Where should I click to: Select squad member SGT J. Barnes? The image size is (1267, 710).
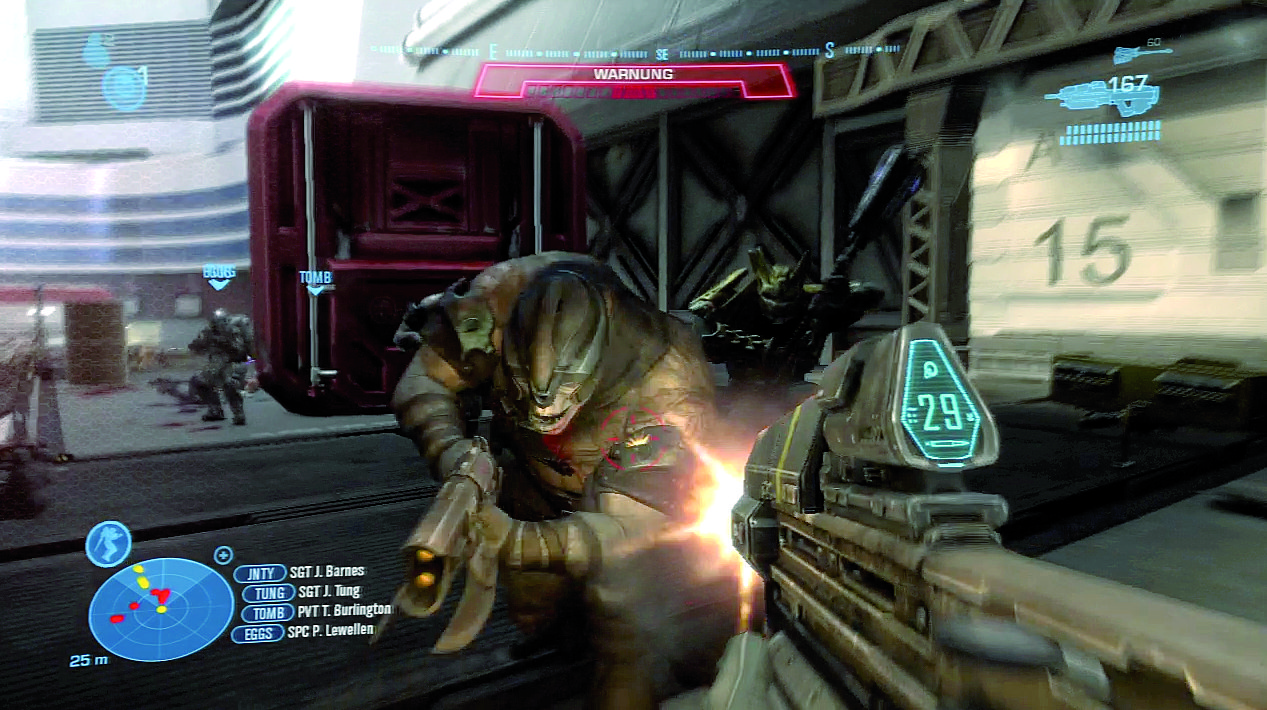(300, 573)
